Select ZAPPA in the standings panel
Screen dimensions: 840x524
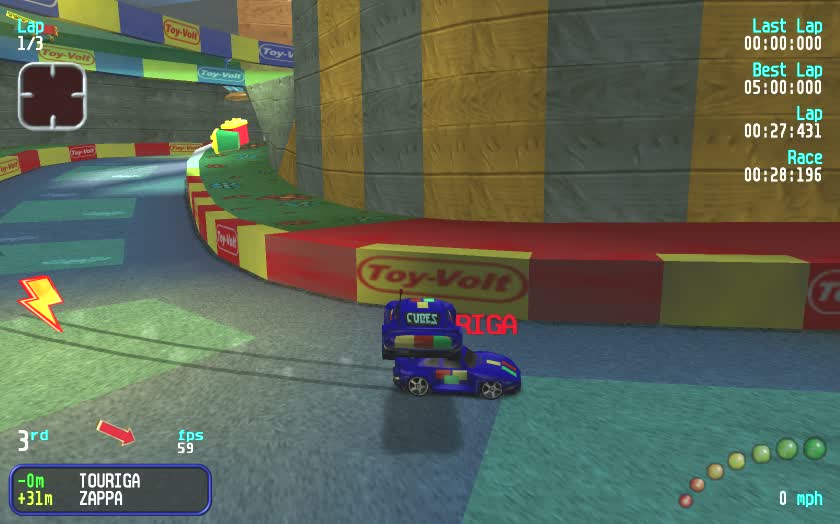click(103, 498)
